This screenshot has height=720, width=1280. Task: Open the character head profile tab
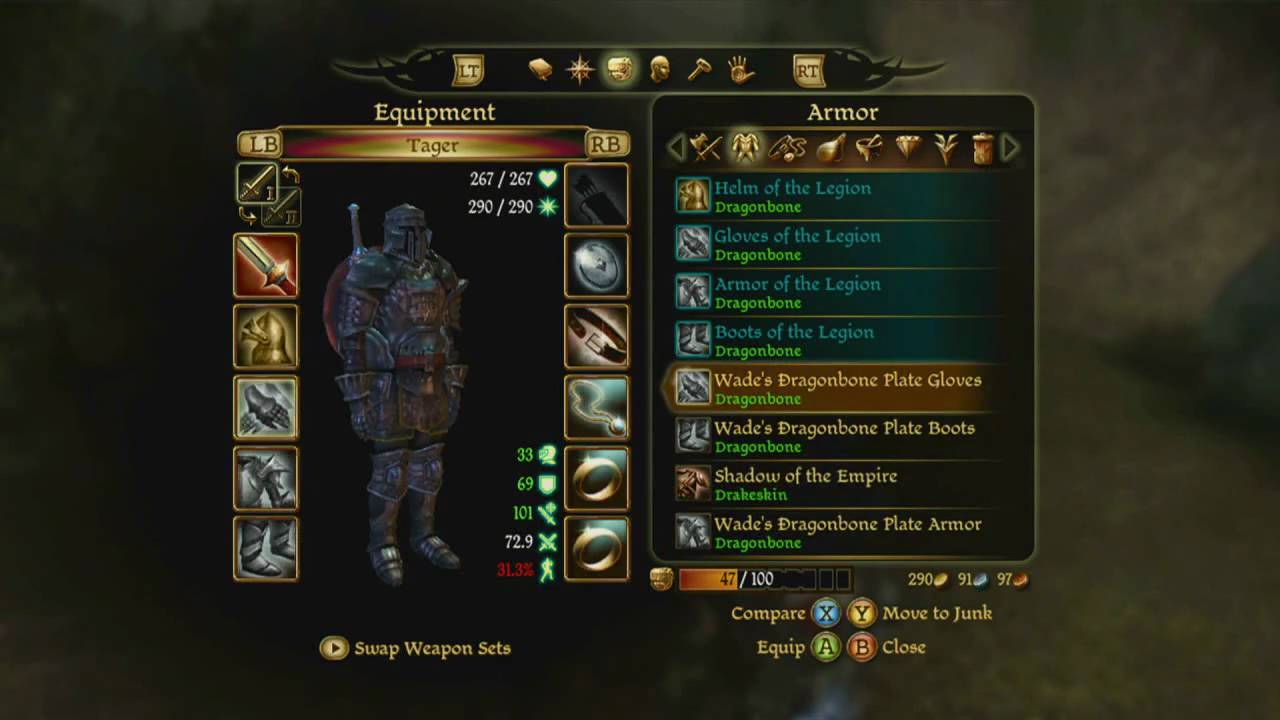[659, 69]
